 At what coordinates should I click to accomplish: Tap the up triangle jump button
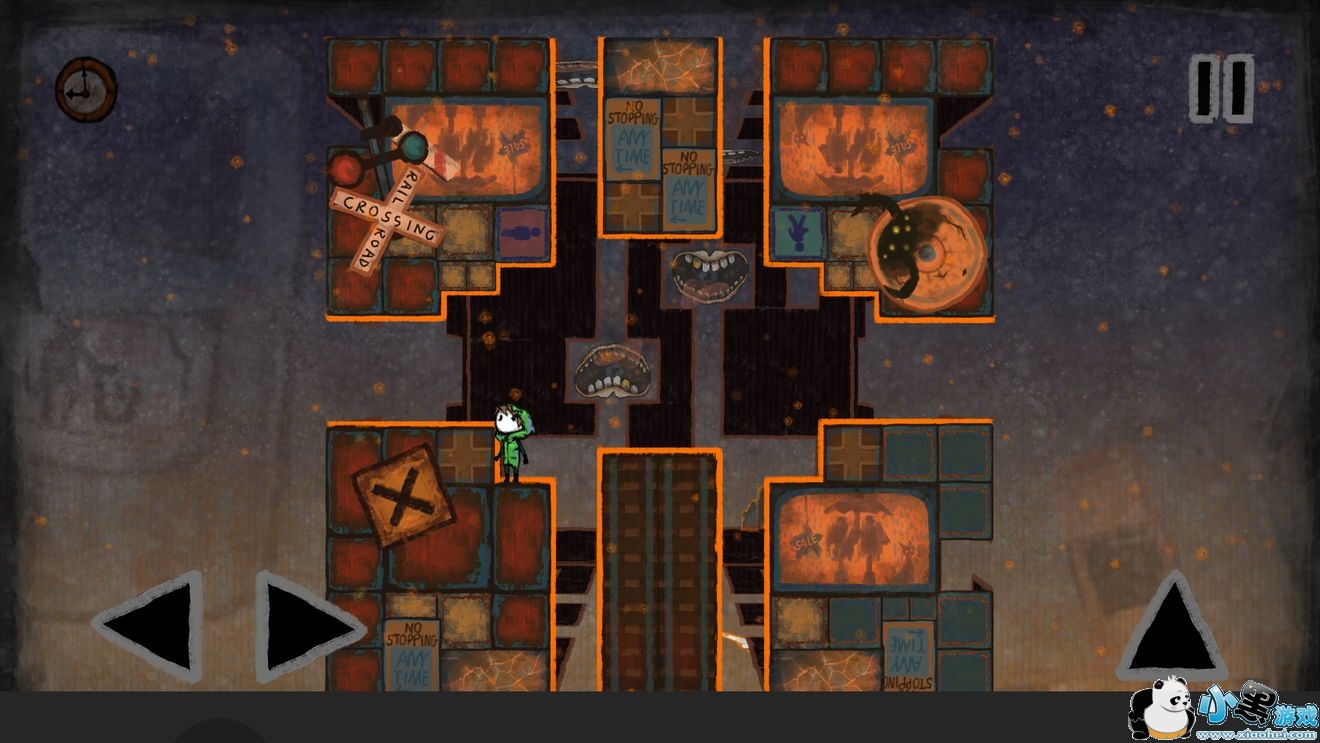[x=1172, y=625]
